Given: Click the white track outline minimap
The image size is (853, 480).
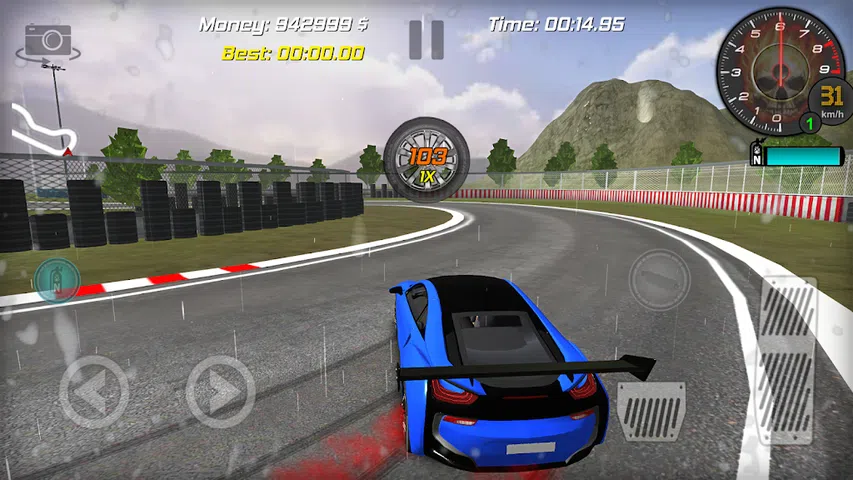Looking at the screenshot, I should click(40, 130).
